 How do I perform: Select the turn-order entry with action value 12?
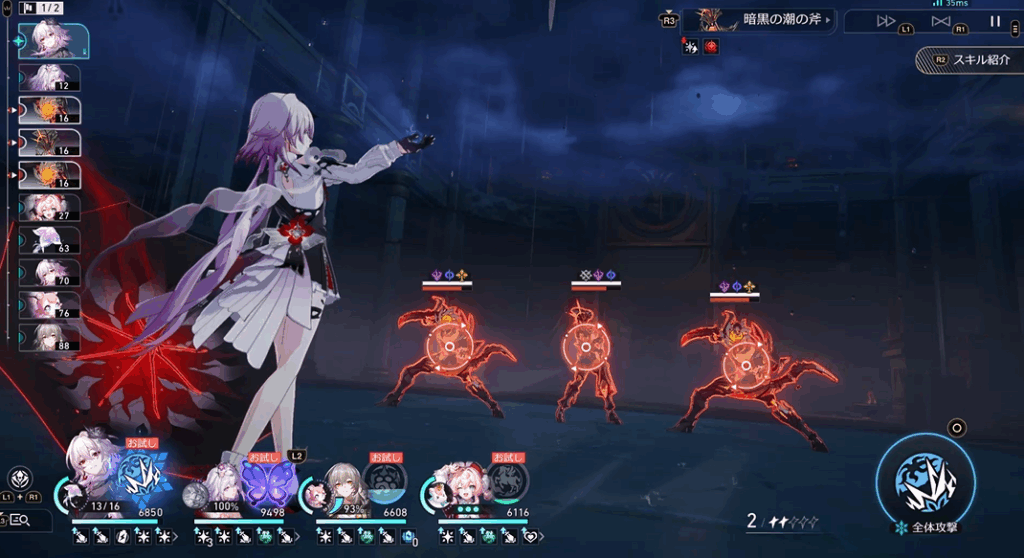click(x=50, y=78)
